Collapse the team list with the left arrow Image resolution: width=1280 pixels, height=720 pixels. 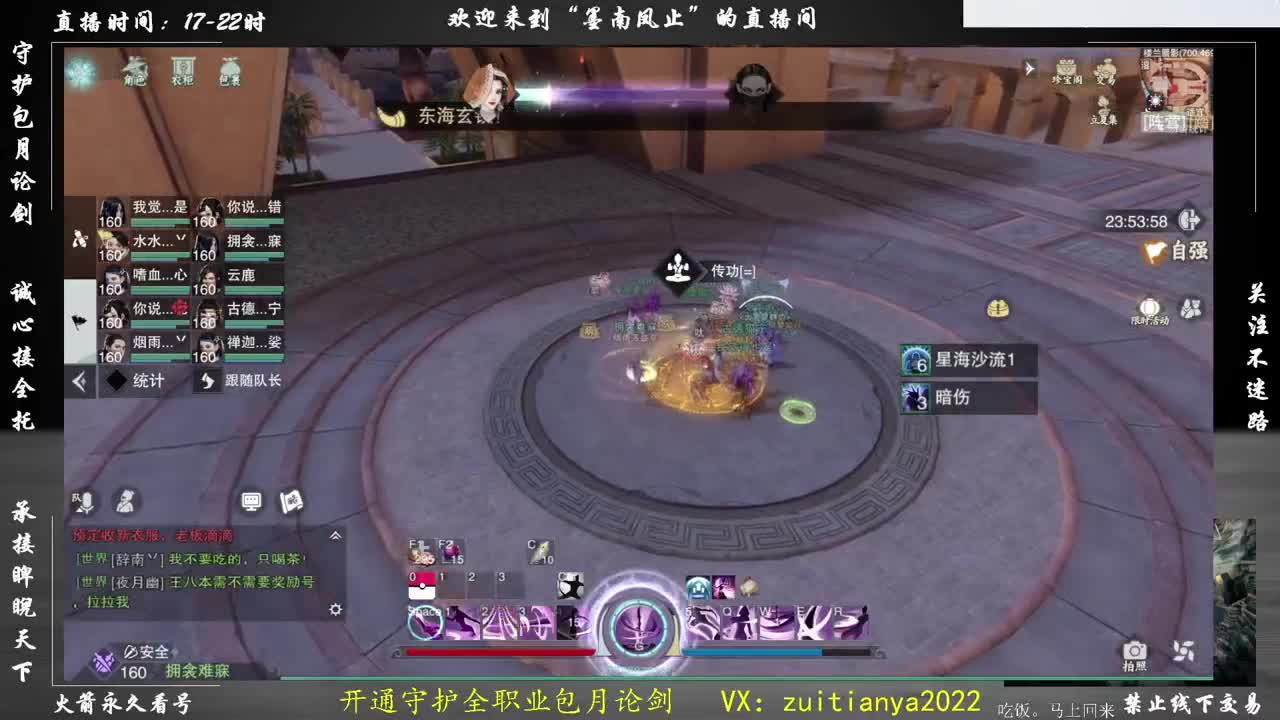pos(79,380)
